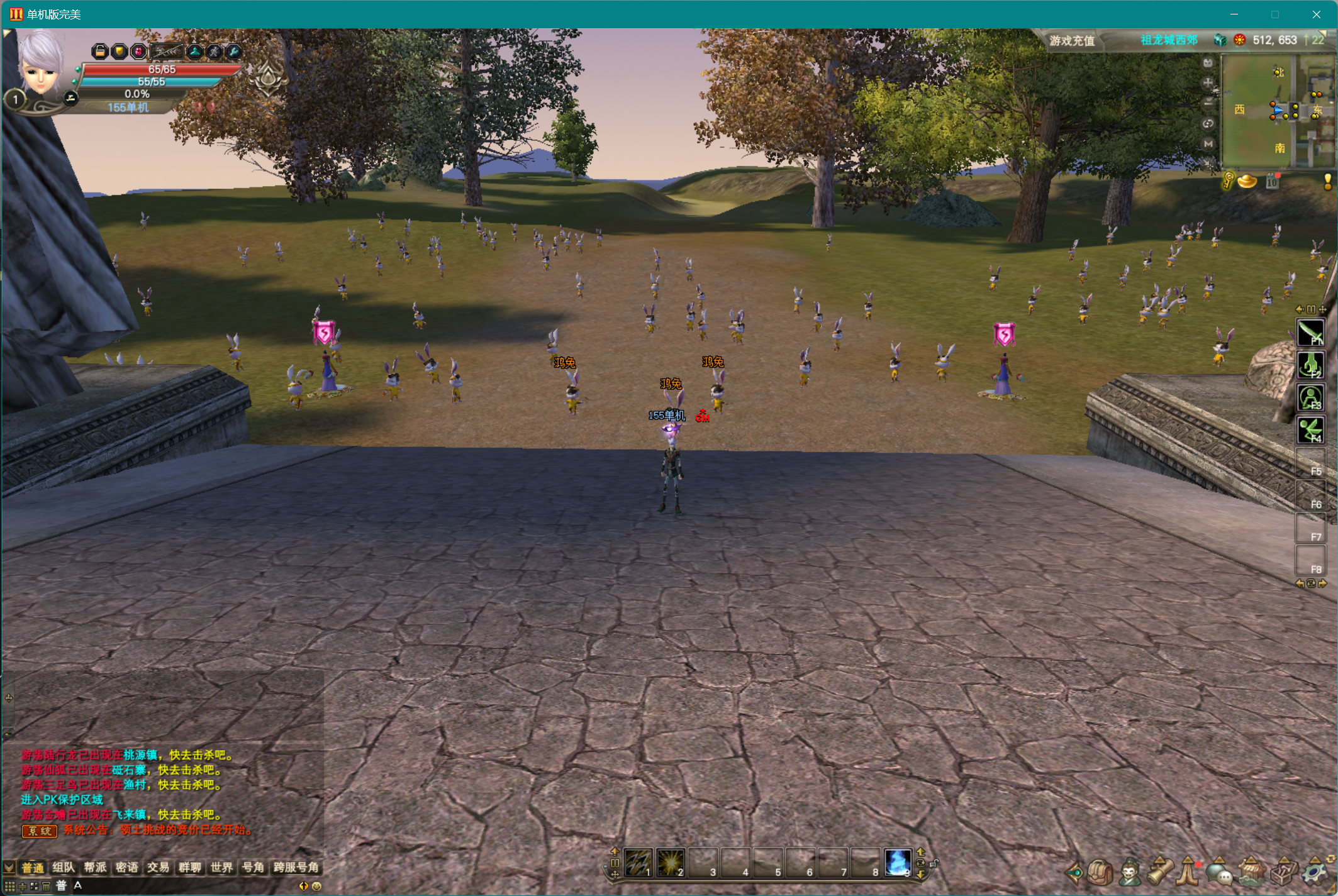
Task: Switch to the 组队 chat tab
Action: (x=64, y=868)
